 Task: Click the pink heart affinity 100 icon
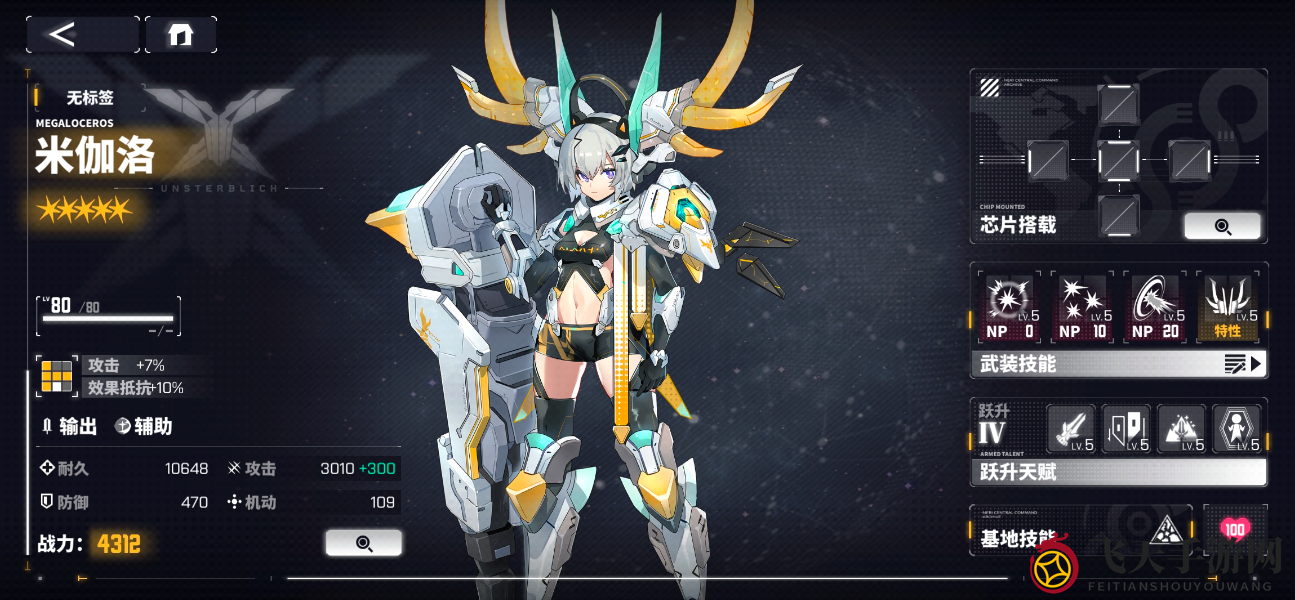coord(1235,530)
